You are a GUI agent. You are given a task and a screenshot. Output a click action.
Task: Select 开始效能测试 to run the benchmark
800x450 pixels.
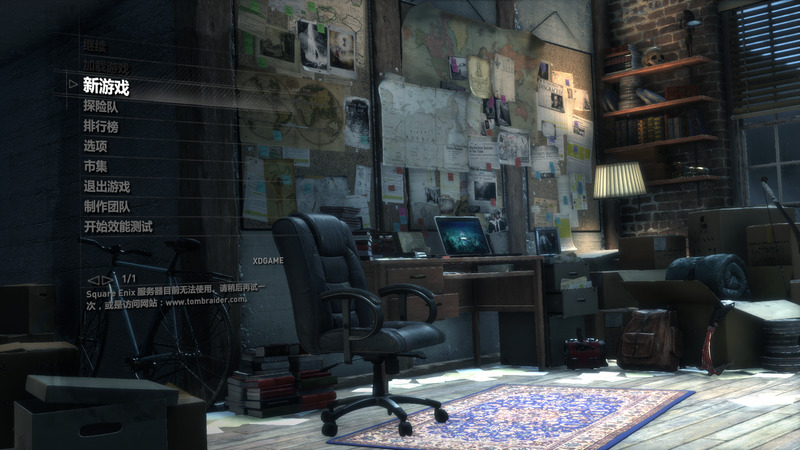click(118, 227)
